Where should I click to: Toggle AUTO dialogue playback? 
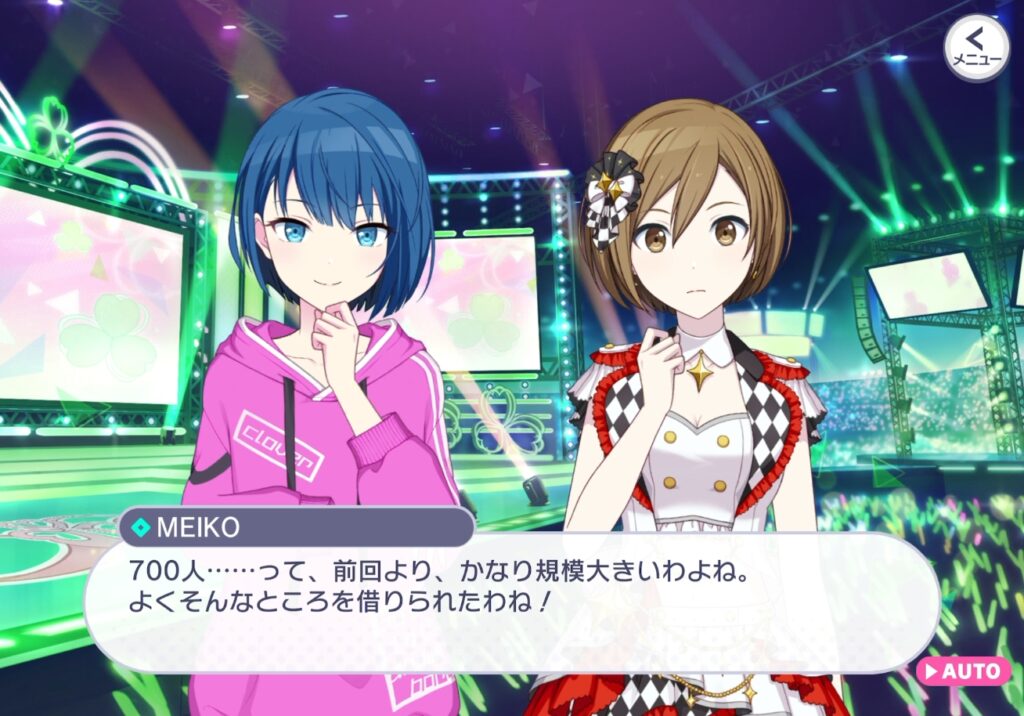point(962,670)
